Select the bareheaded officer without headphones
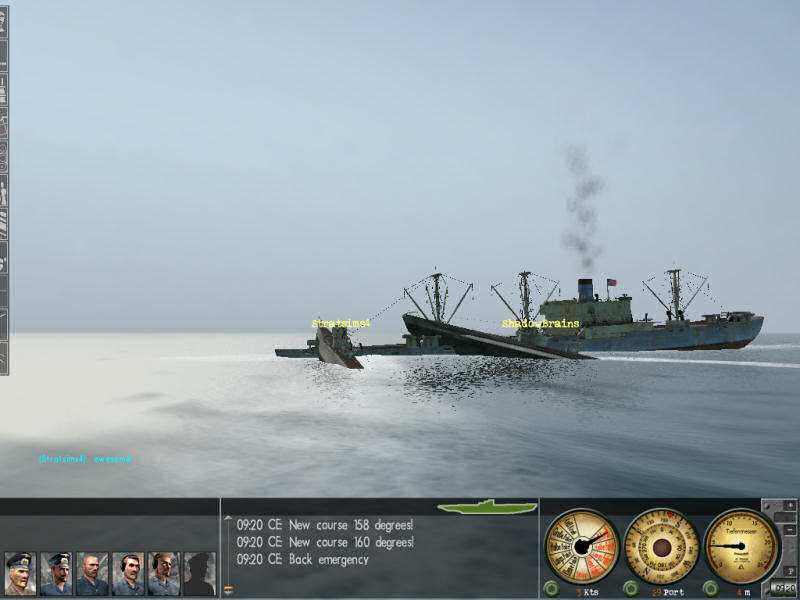The width and height of the screenshot is (800, 600). pos(92,573)
